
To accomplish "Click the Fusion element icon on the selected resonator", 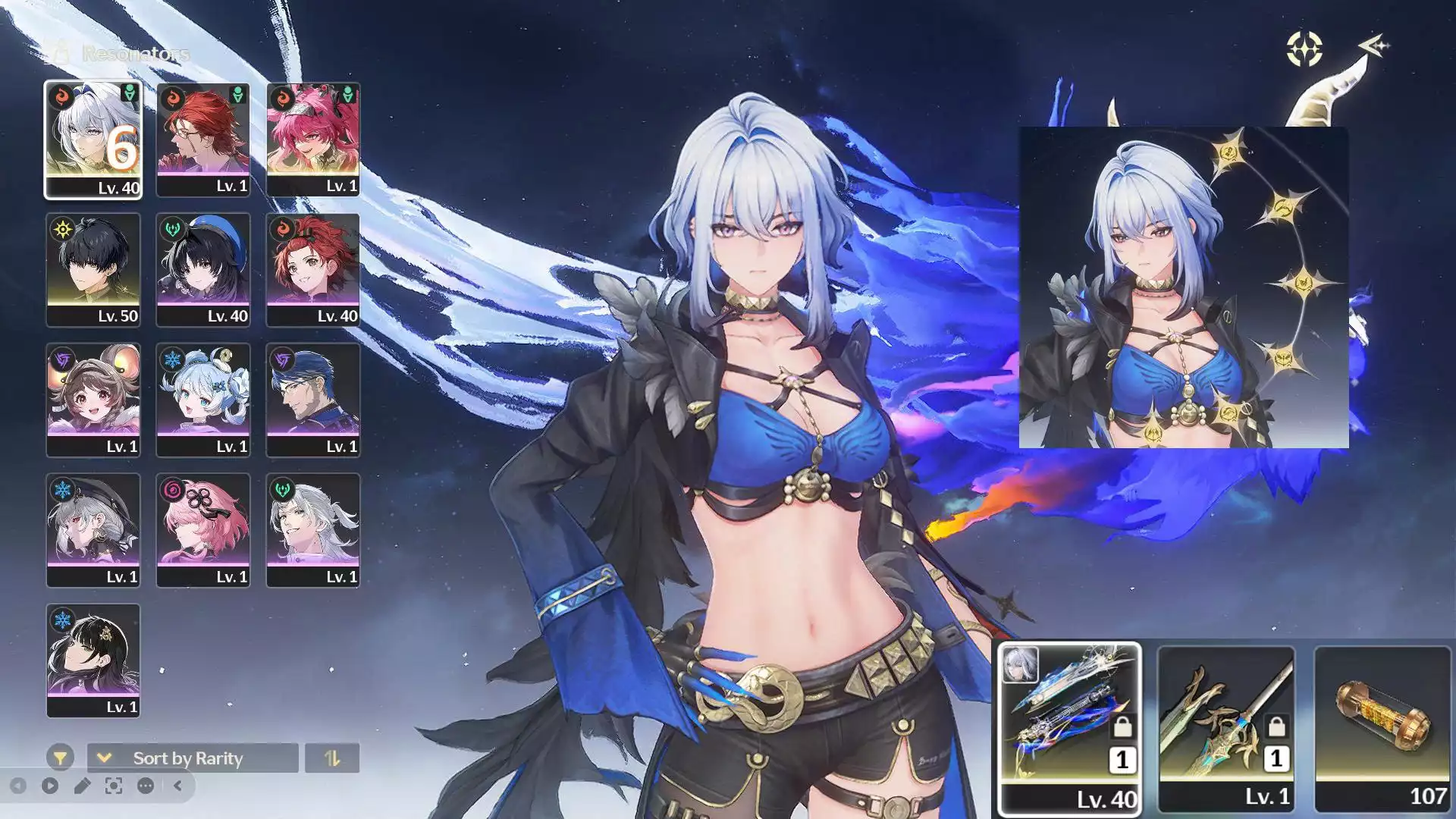I will coord(63,96).
